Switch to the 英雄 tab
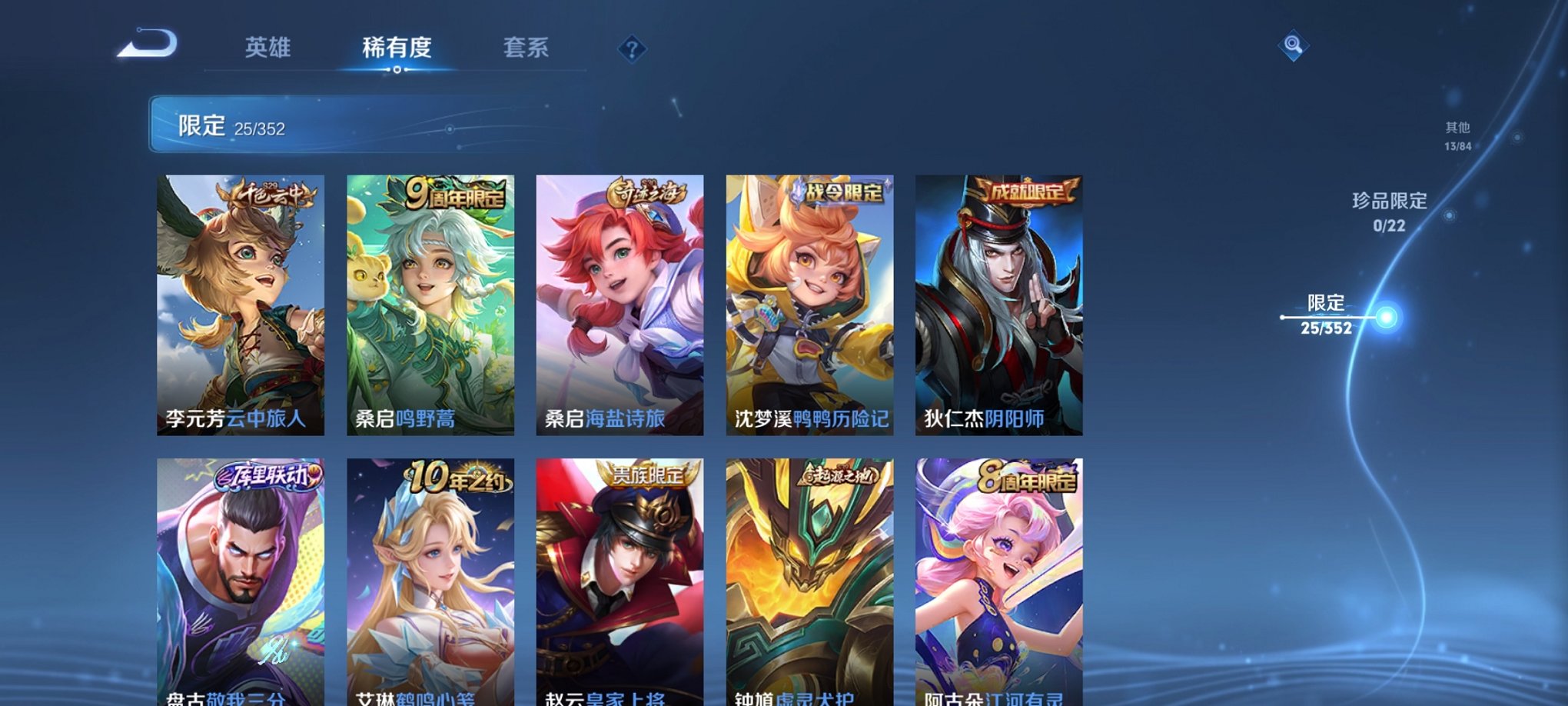This screenshot has width=1568, height=706. pyautogui.click(x=267, y=47)
